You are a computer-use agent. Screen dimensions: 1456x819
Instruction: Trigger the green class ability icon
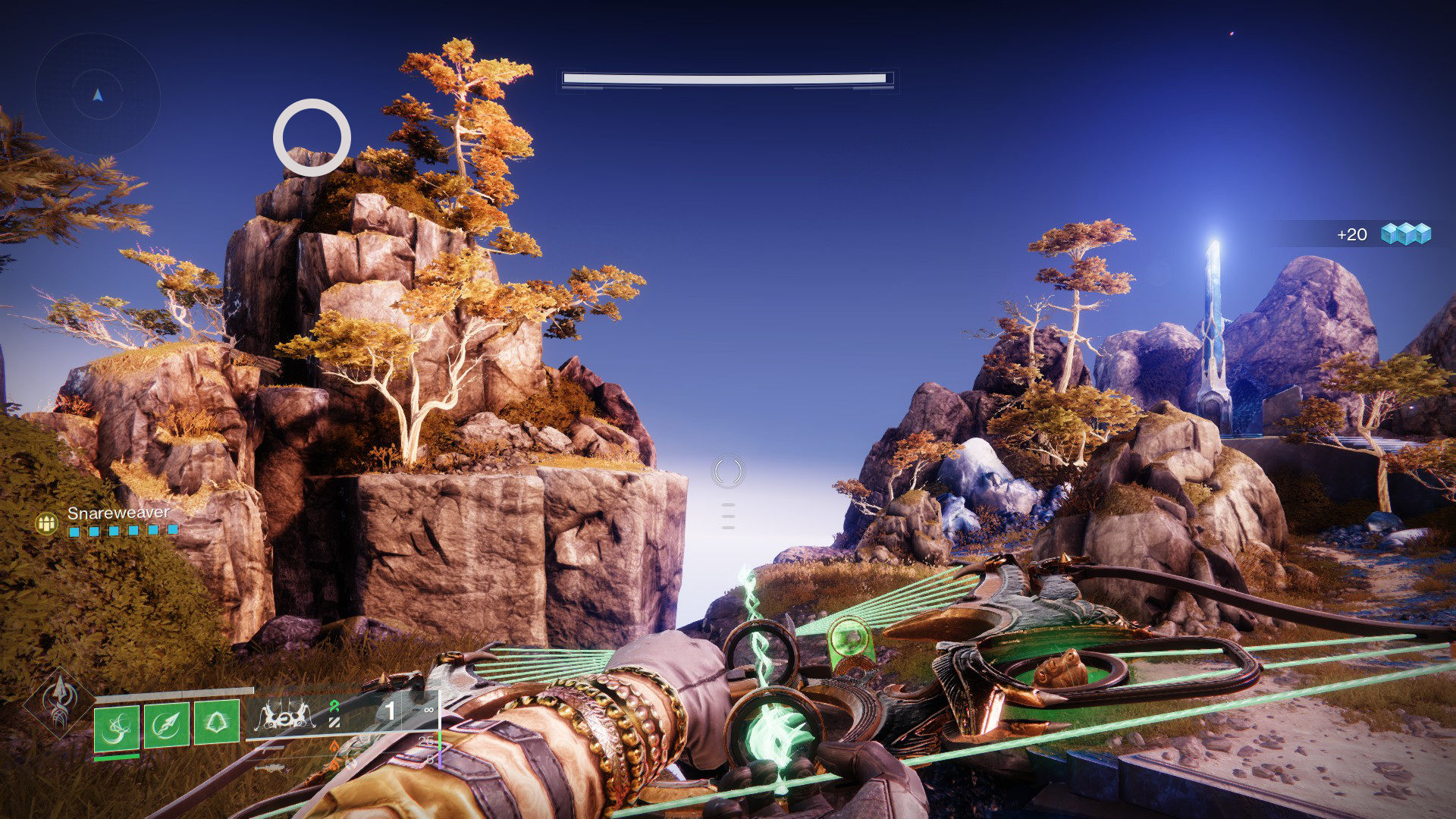217,722
